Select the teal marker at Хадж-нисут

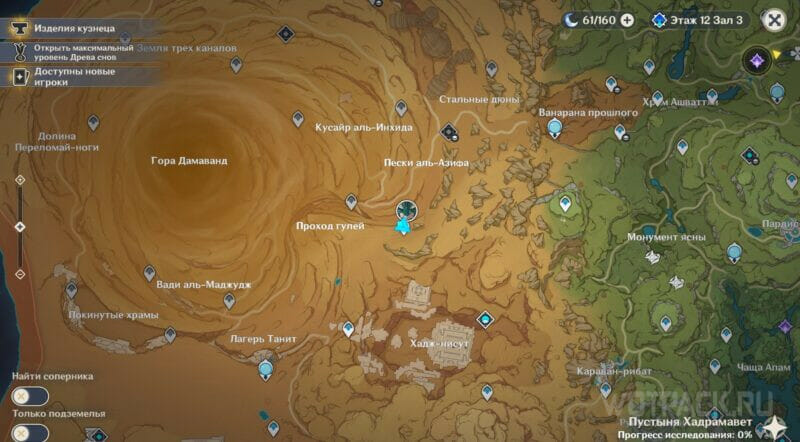point(485,320)
